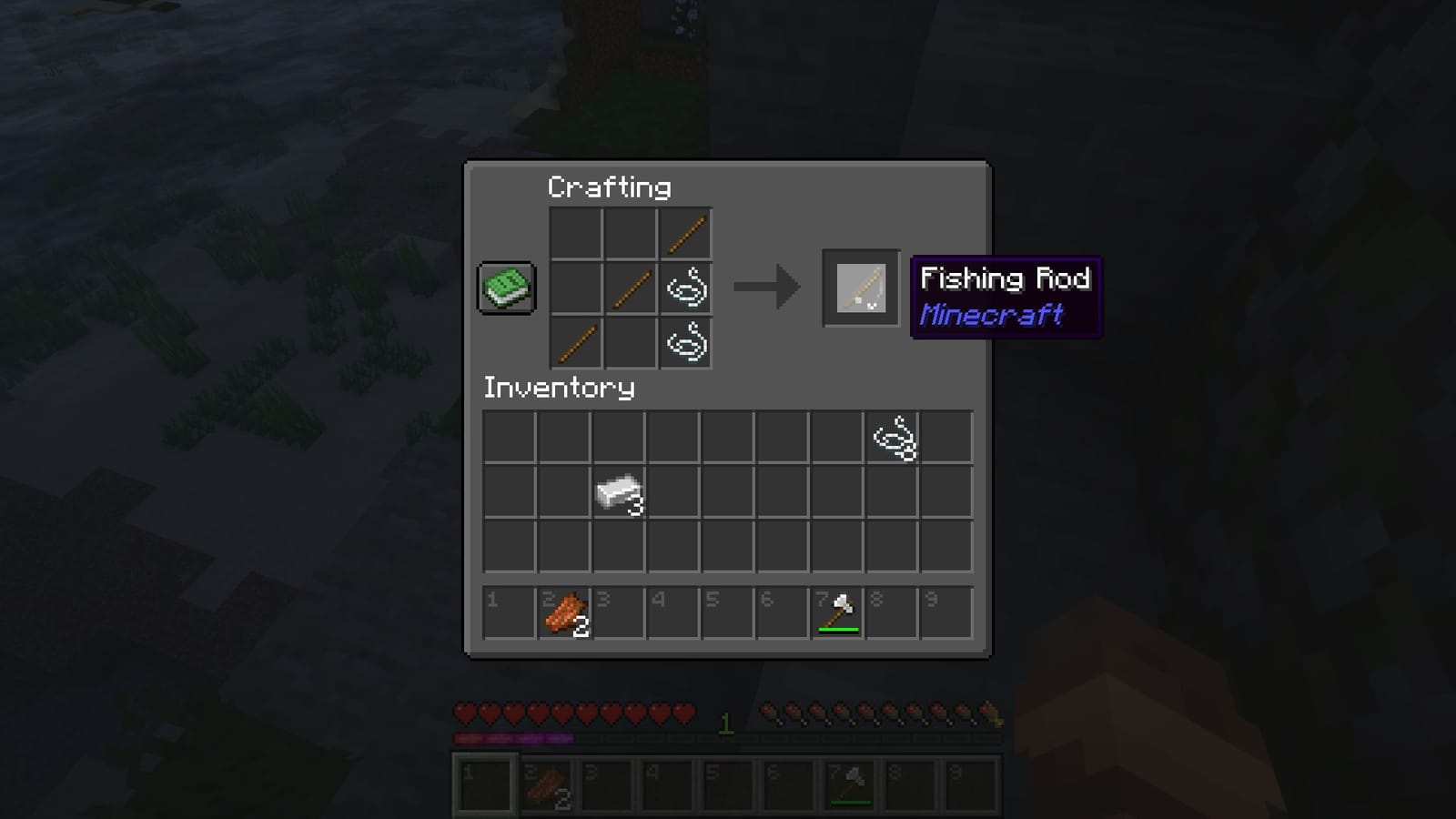Screen dimensions: 1456x819
Task: Select the stick in the top crafting row
Action: [684, 234]
